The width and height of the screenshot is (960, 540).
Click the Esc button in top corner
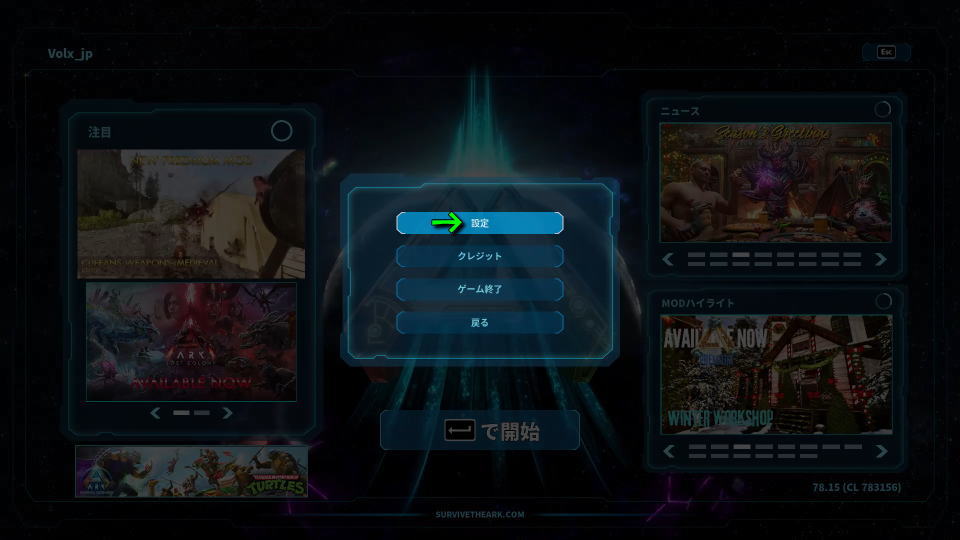(886, 52)
